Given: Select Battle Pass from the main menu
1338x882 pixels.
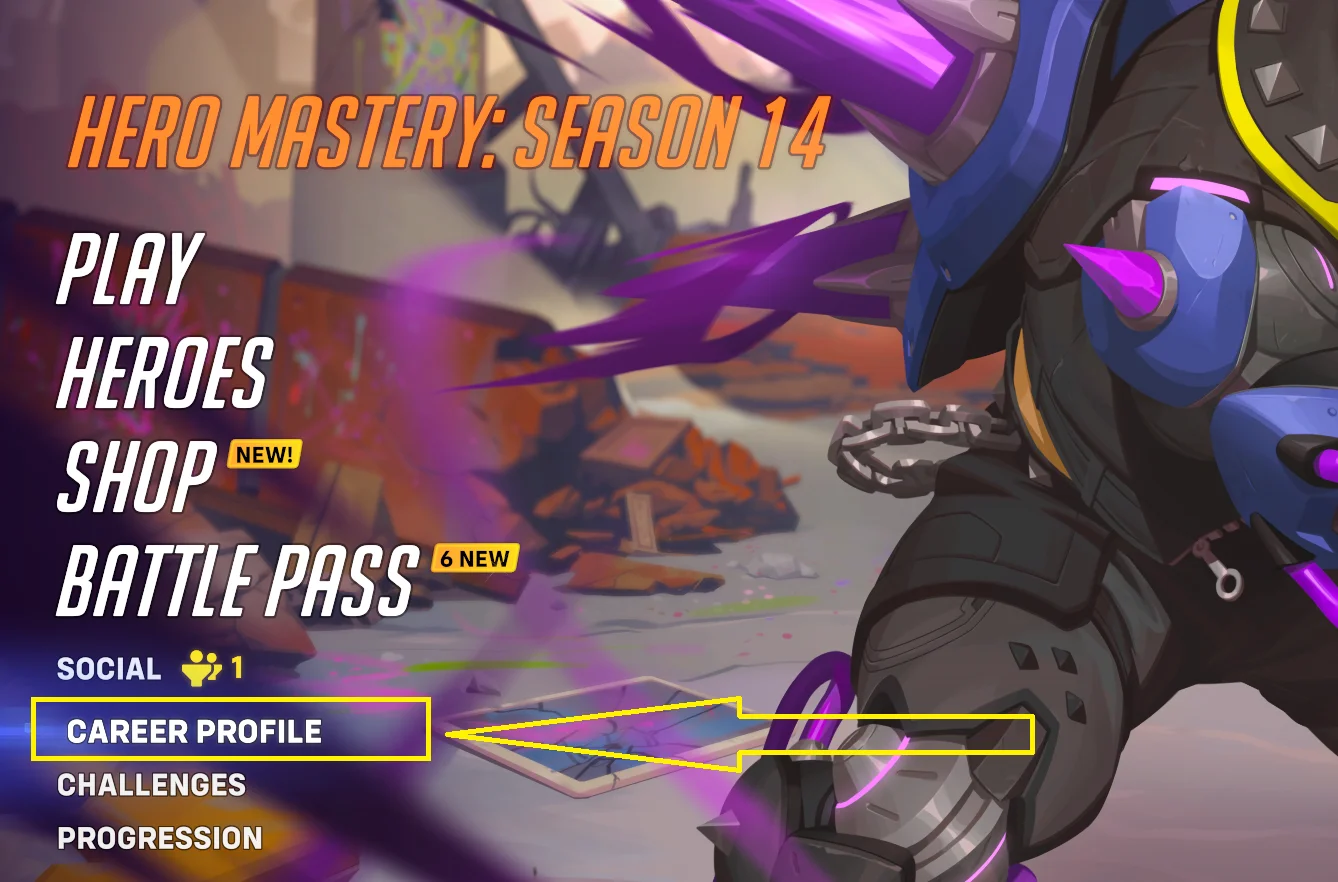Looking at the screenshot, I should 236,580.
